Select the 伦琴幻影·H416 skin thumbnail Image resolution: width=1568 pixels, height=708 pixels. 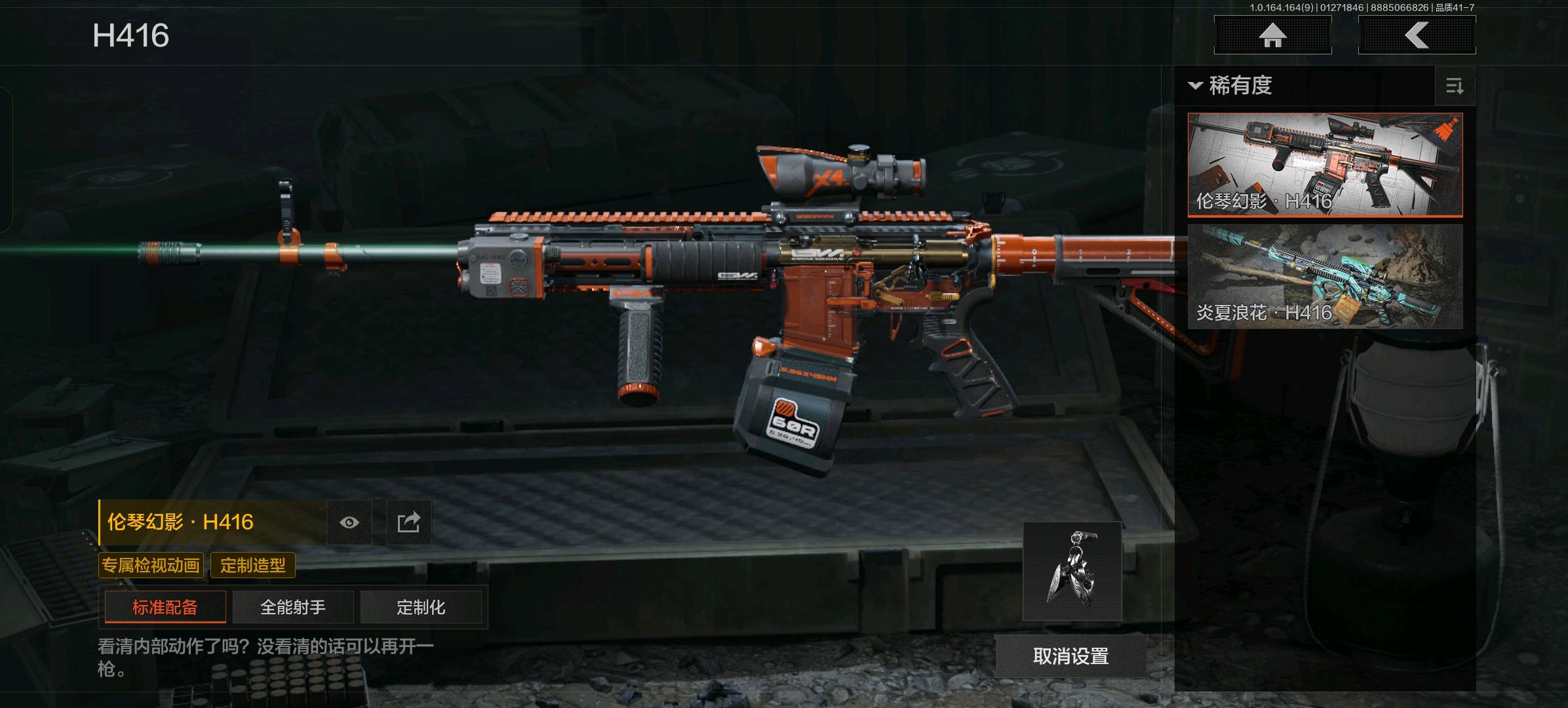pos(1325,165)
